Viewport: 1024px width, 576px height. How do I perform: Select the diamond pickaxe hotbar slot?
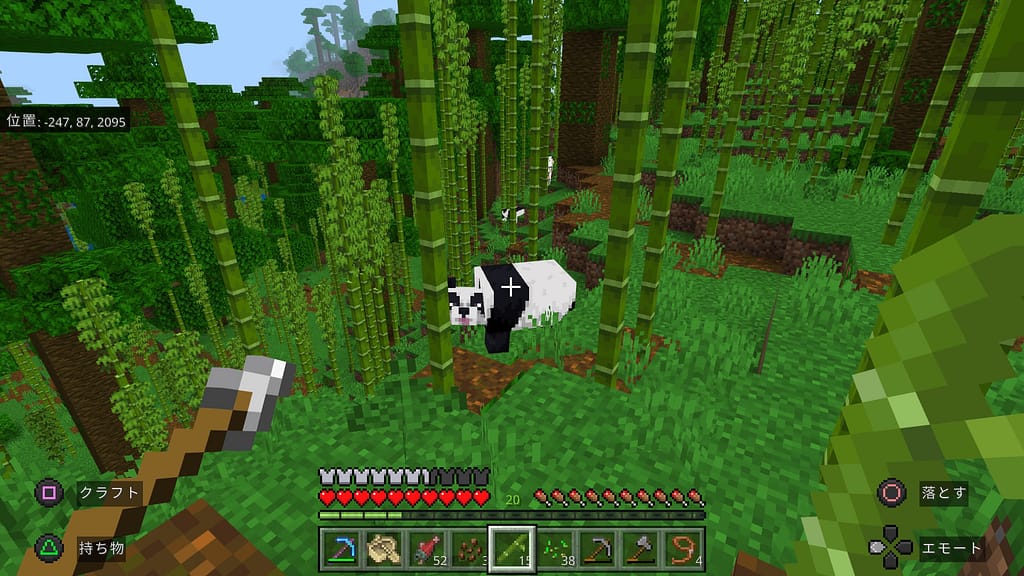tap(341, 548)
